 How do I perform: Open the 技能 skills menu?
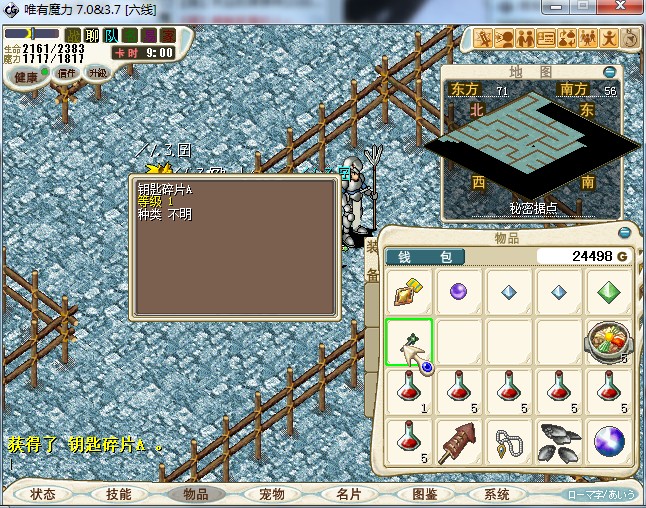click(x=119, y=494)
